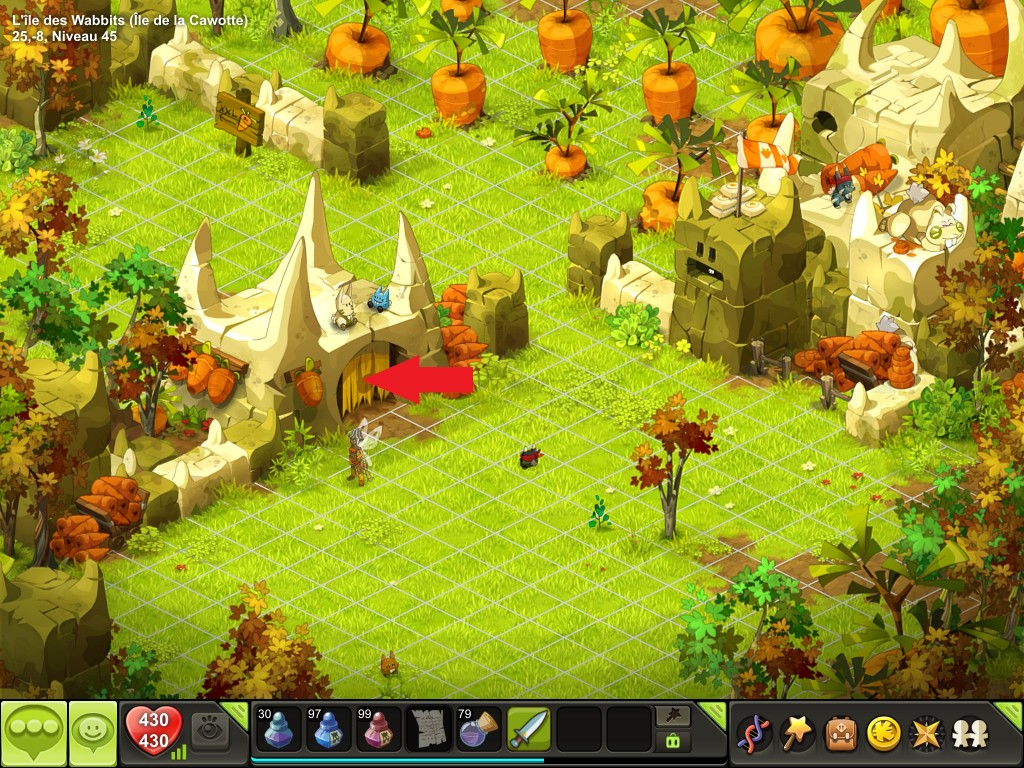
Task: Open the smiley emotes button
Action: pos(93,734)
